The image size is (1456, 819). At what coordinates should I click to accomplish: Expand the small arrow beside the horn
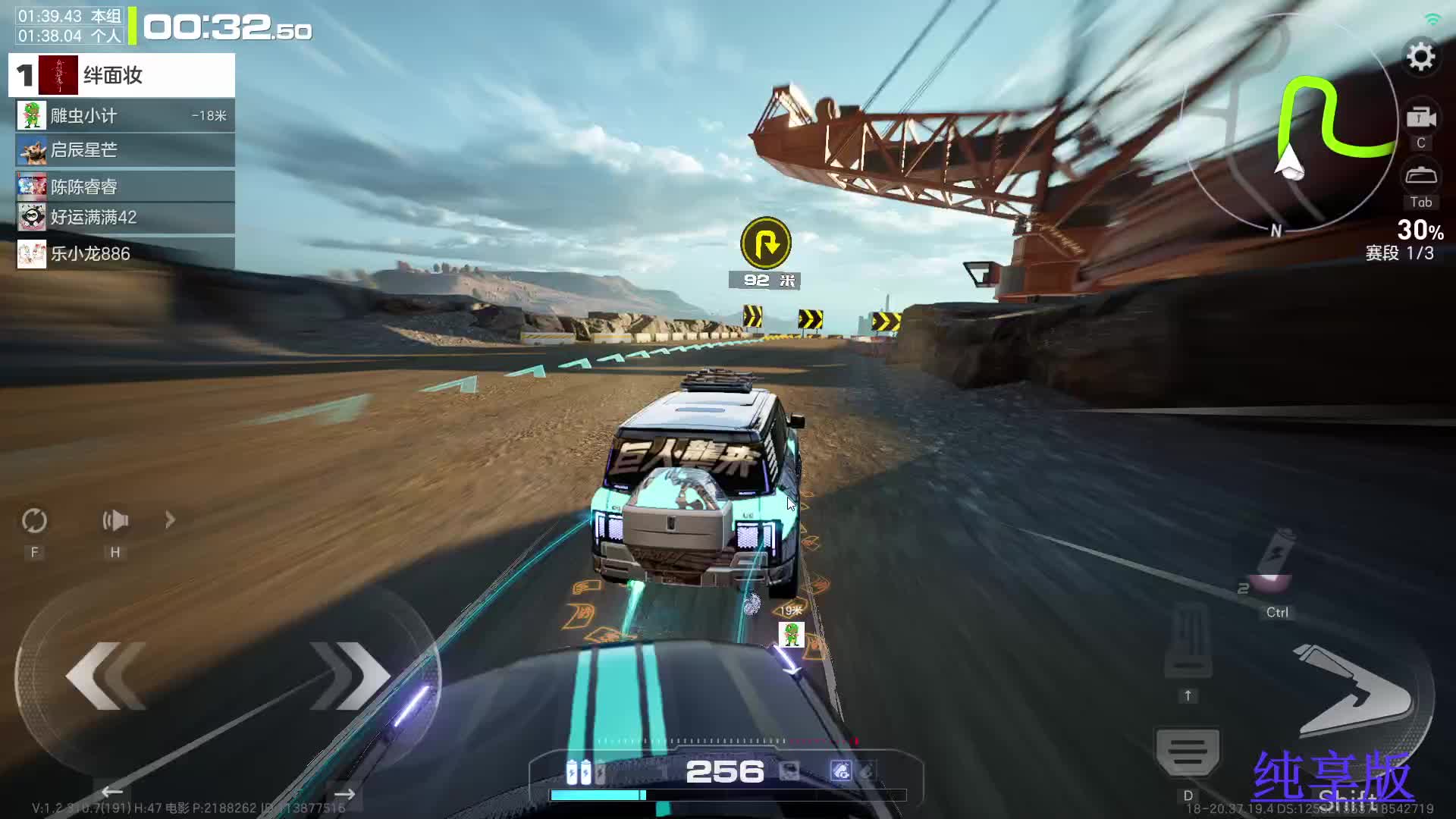(170, 520)
